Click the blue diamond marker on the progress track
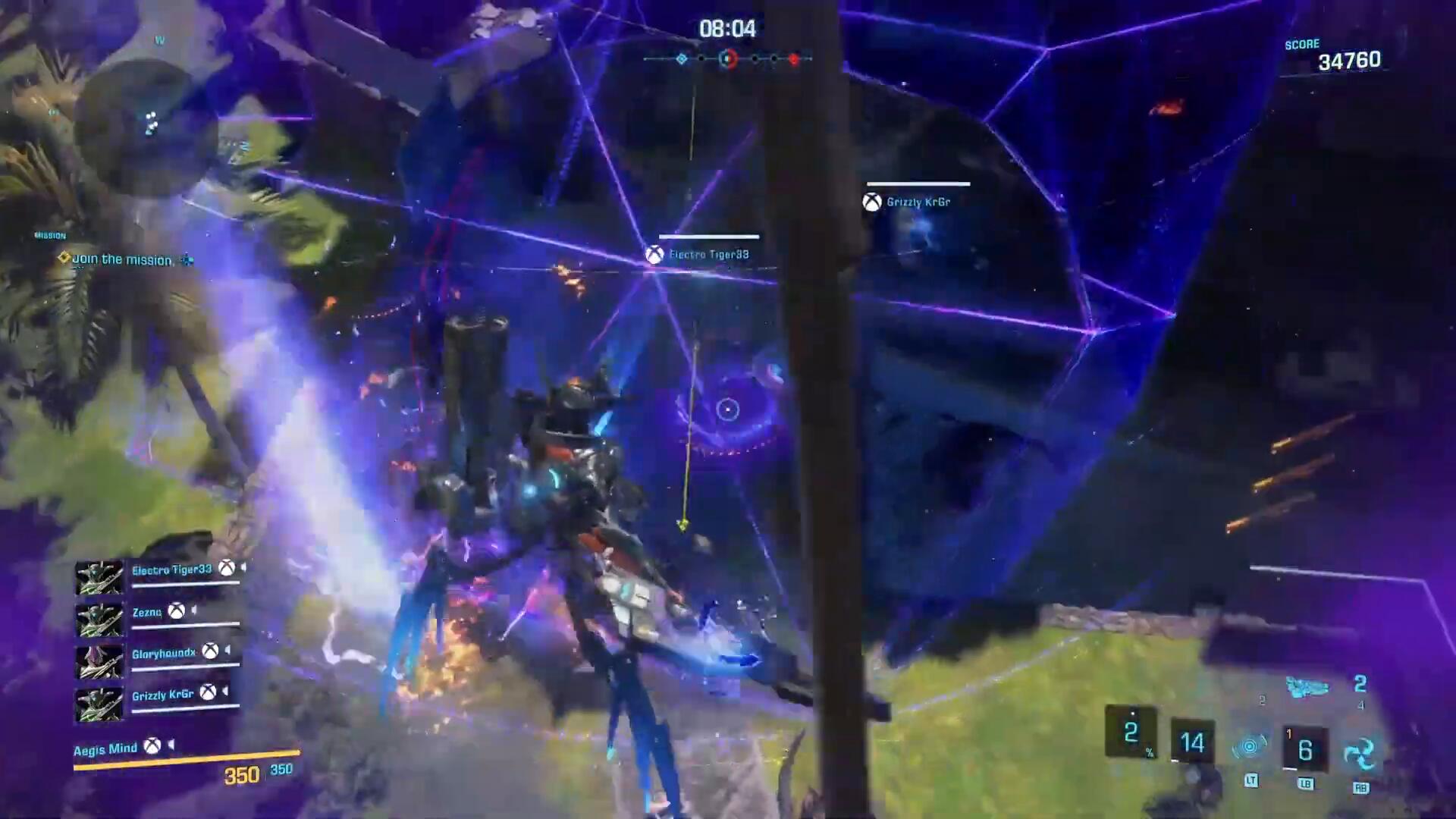Viewport: 1456px width, 819px height. pyautogui.click(x=682, y=58)
